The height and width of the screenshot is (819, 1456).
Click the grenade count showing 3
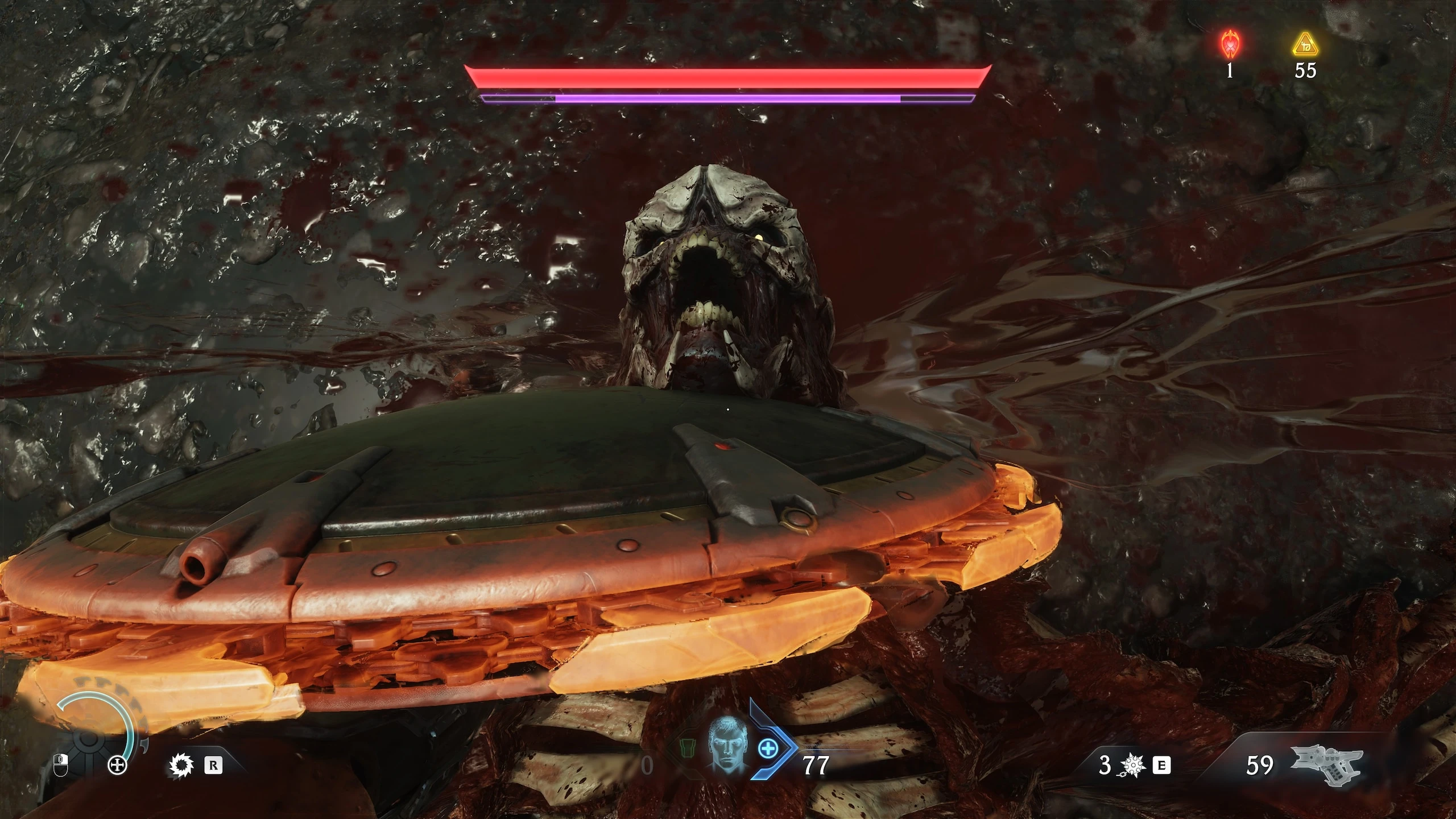pyautogui.click(x=1105, y=766)
